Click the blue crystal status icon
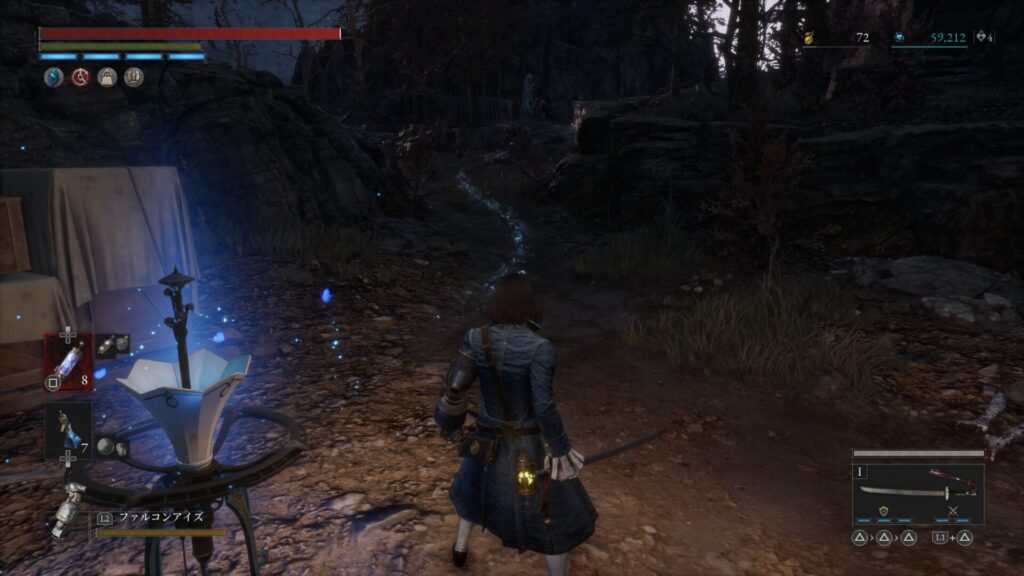This screenshot has width=1024, height=576. 53,77
